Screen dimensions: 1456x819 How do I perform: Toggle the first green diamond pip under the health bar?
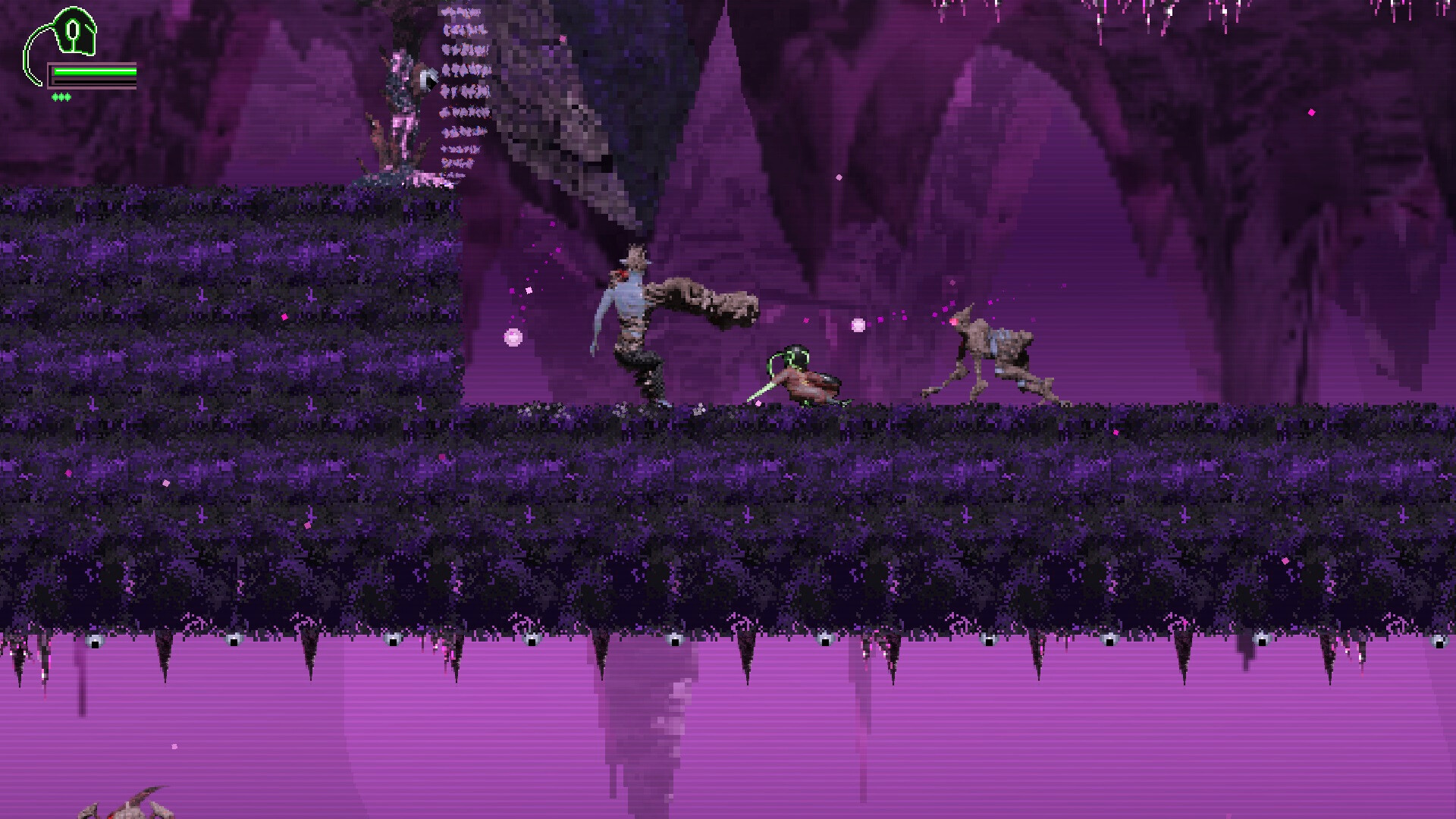[x=55, y=97]
